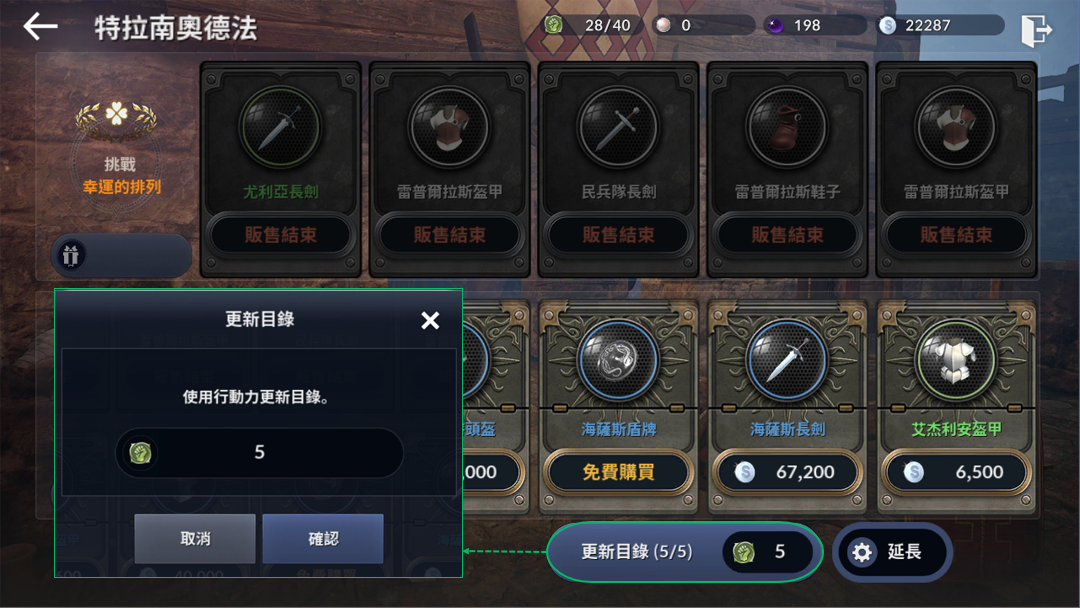Click the exit door icon
This screenshot has height=608, width=1080.
[x=1036, y=30]
